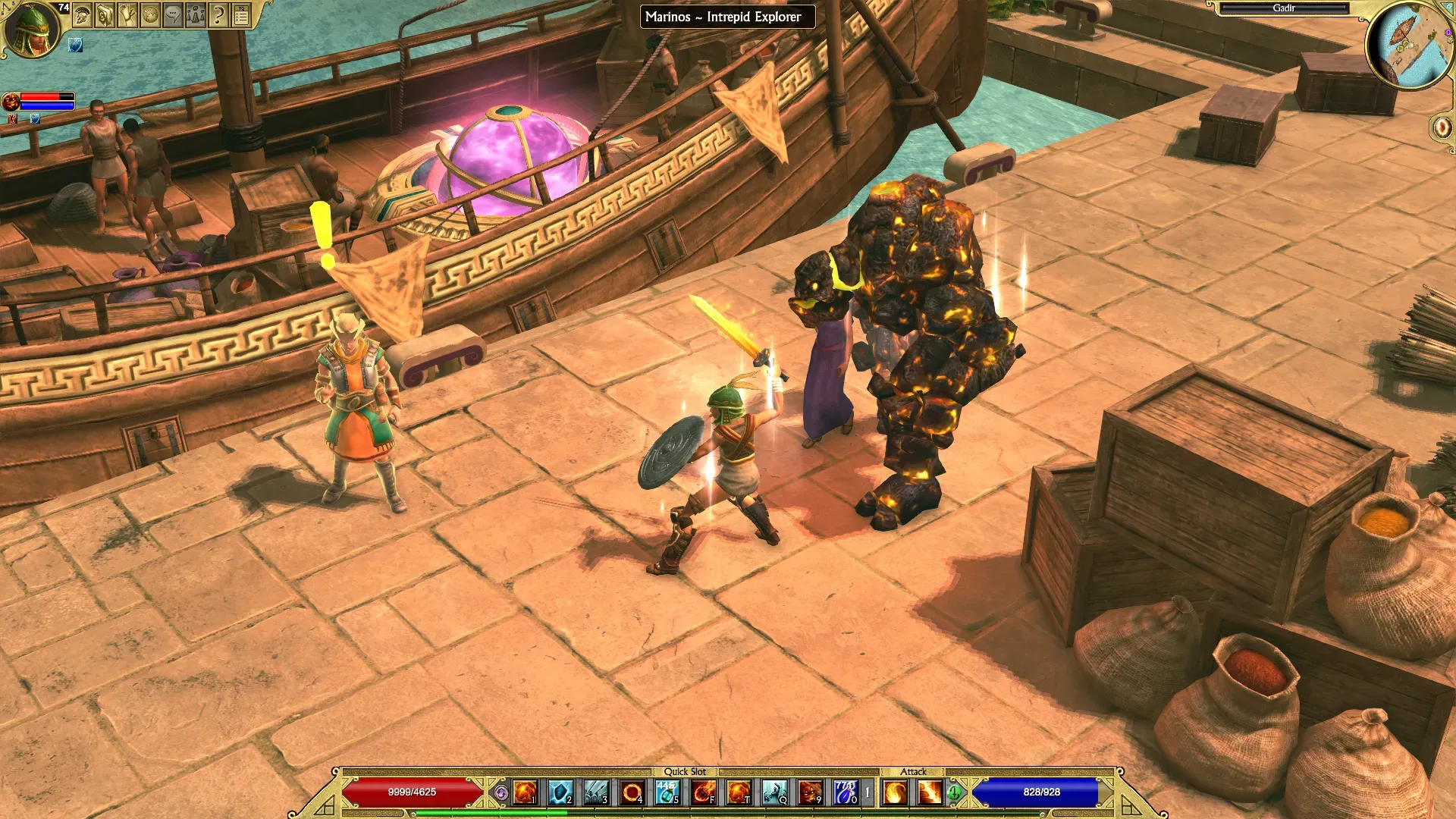Use the blue shield skill in slot 2
This screenshot has height=819, width=1456.
pos(560,792)
